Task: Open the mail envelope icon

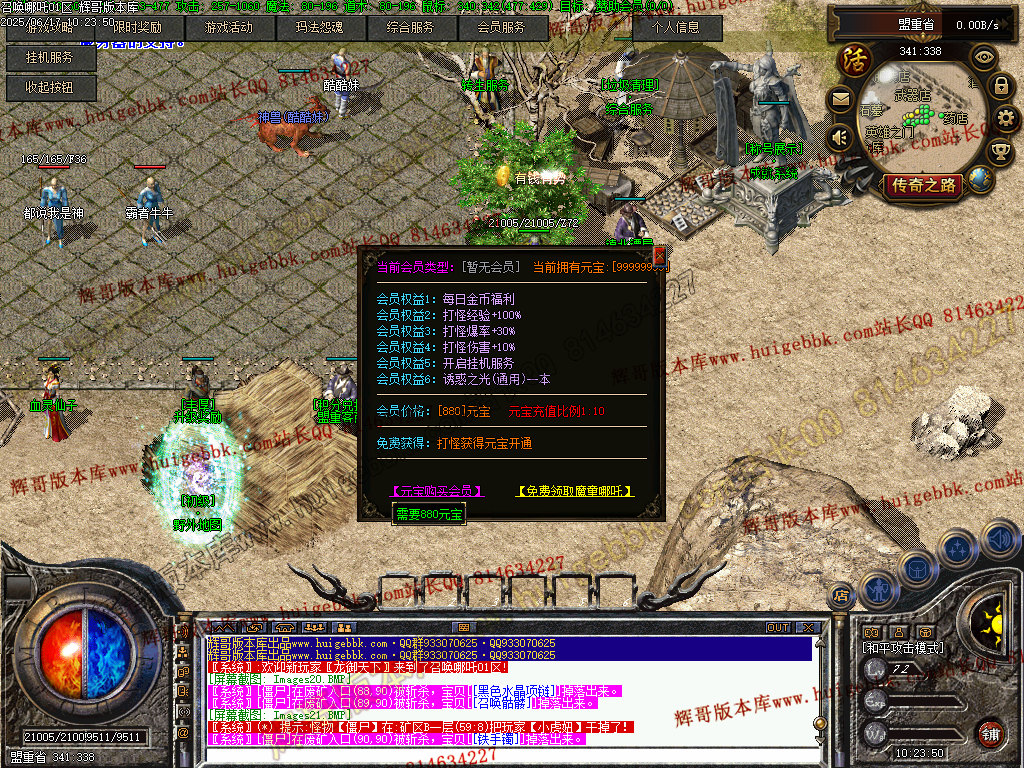Action: (841, 99)
